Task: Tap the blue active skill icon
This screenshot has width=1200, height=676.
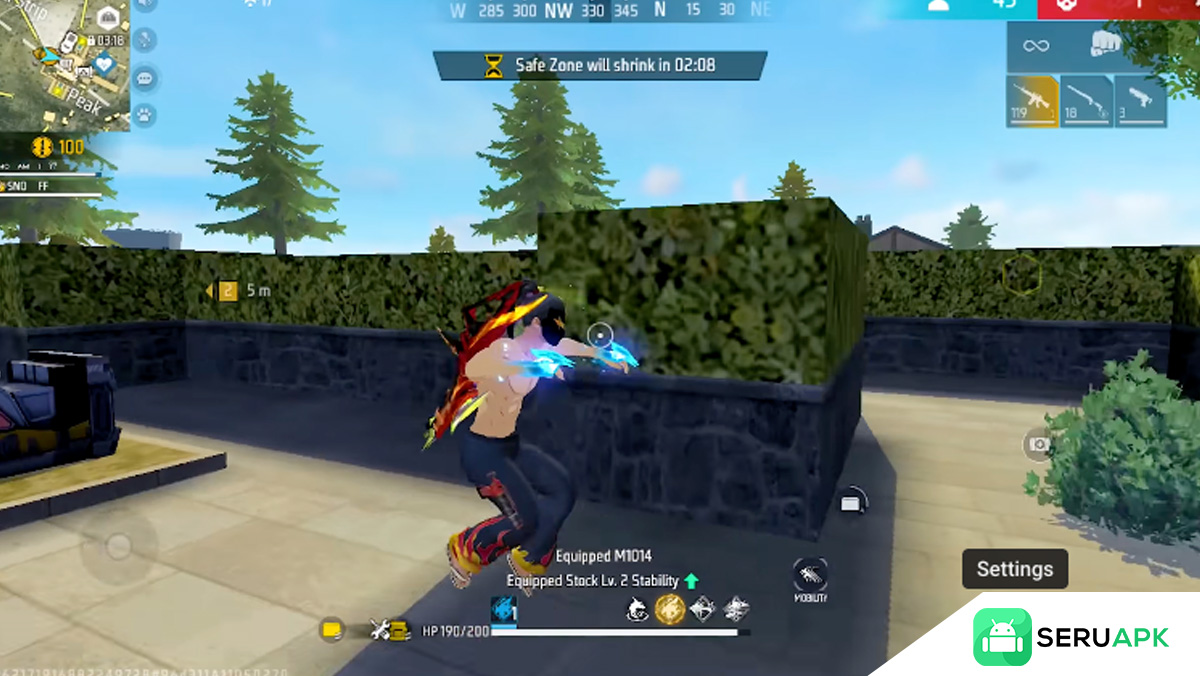Action: pos(502,610)
